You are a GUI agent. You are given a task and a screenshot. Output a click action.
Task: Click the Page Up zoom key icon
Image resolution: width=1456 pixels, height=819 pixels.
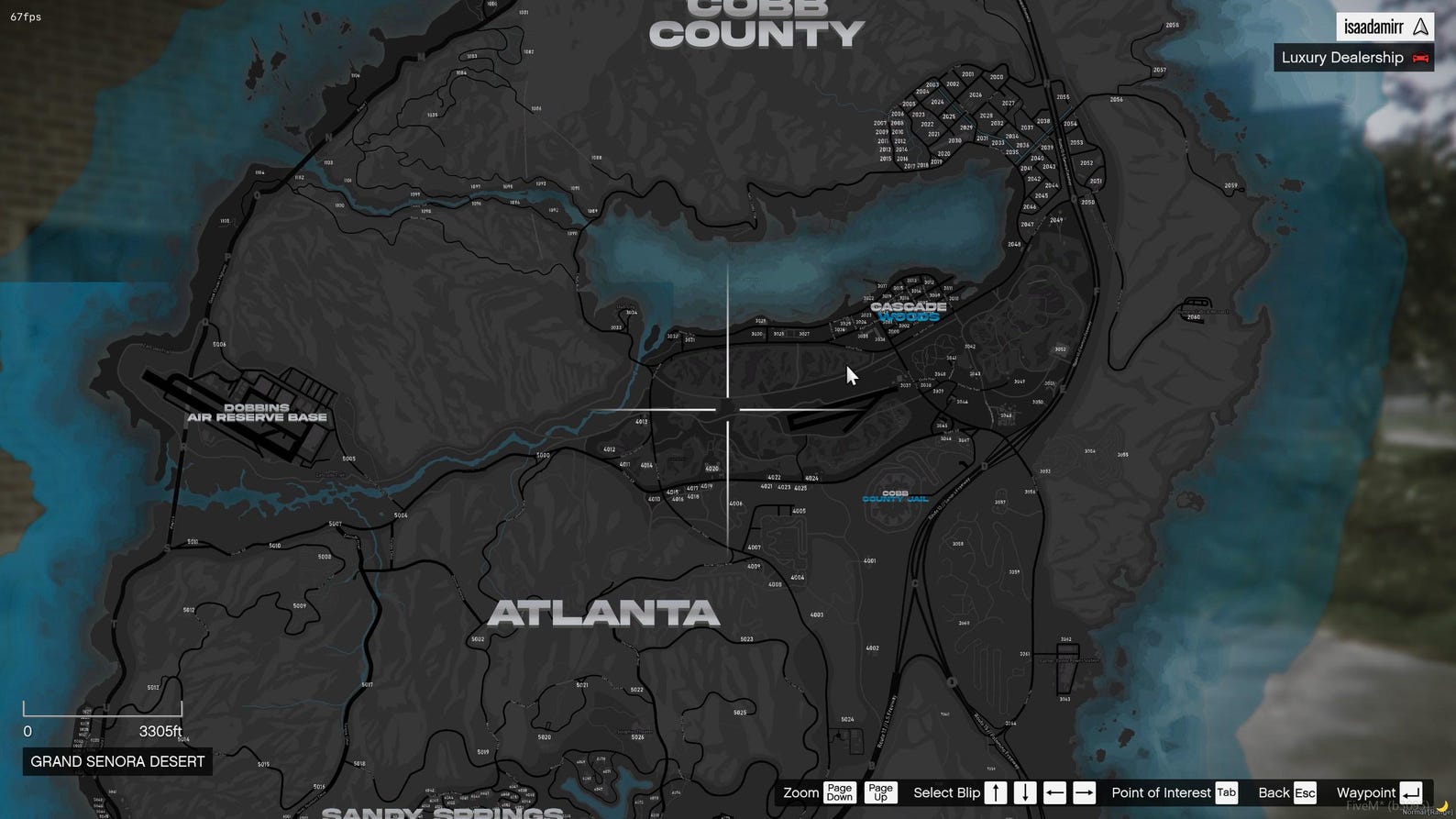[879, 792]
